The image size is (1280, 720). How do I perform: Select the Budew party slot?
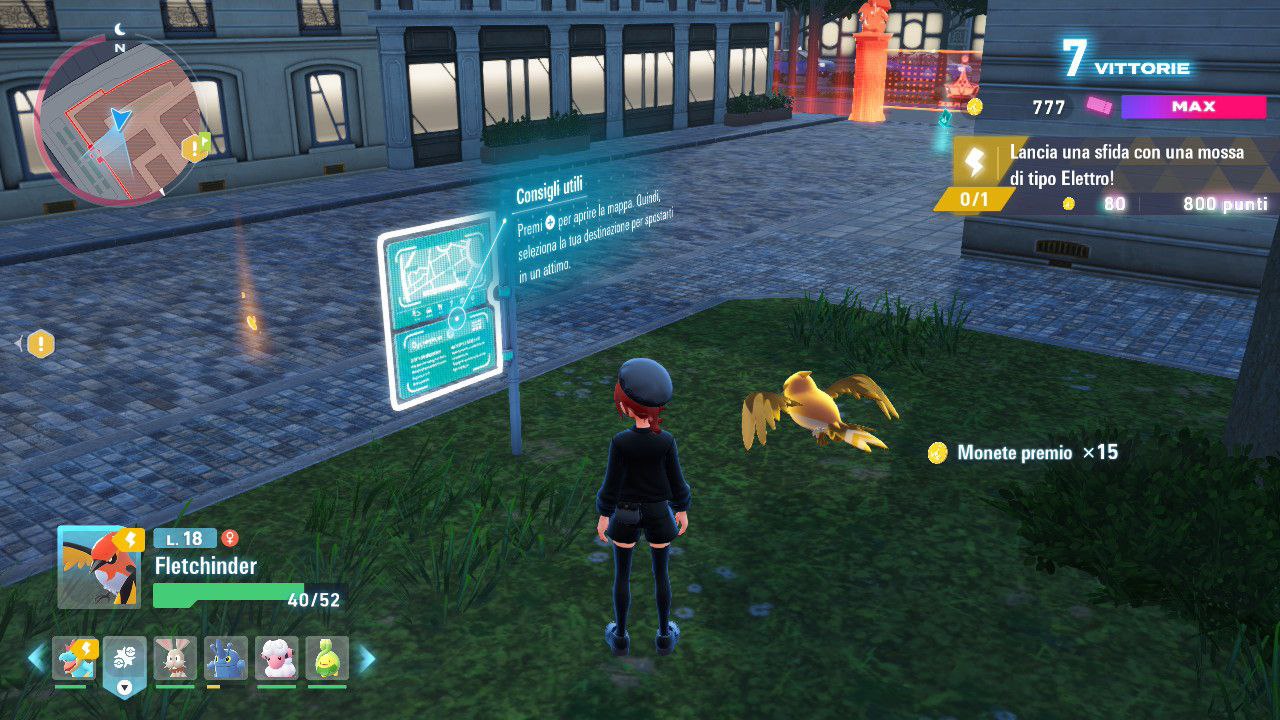(329, 658)
